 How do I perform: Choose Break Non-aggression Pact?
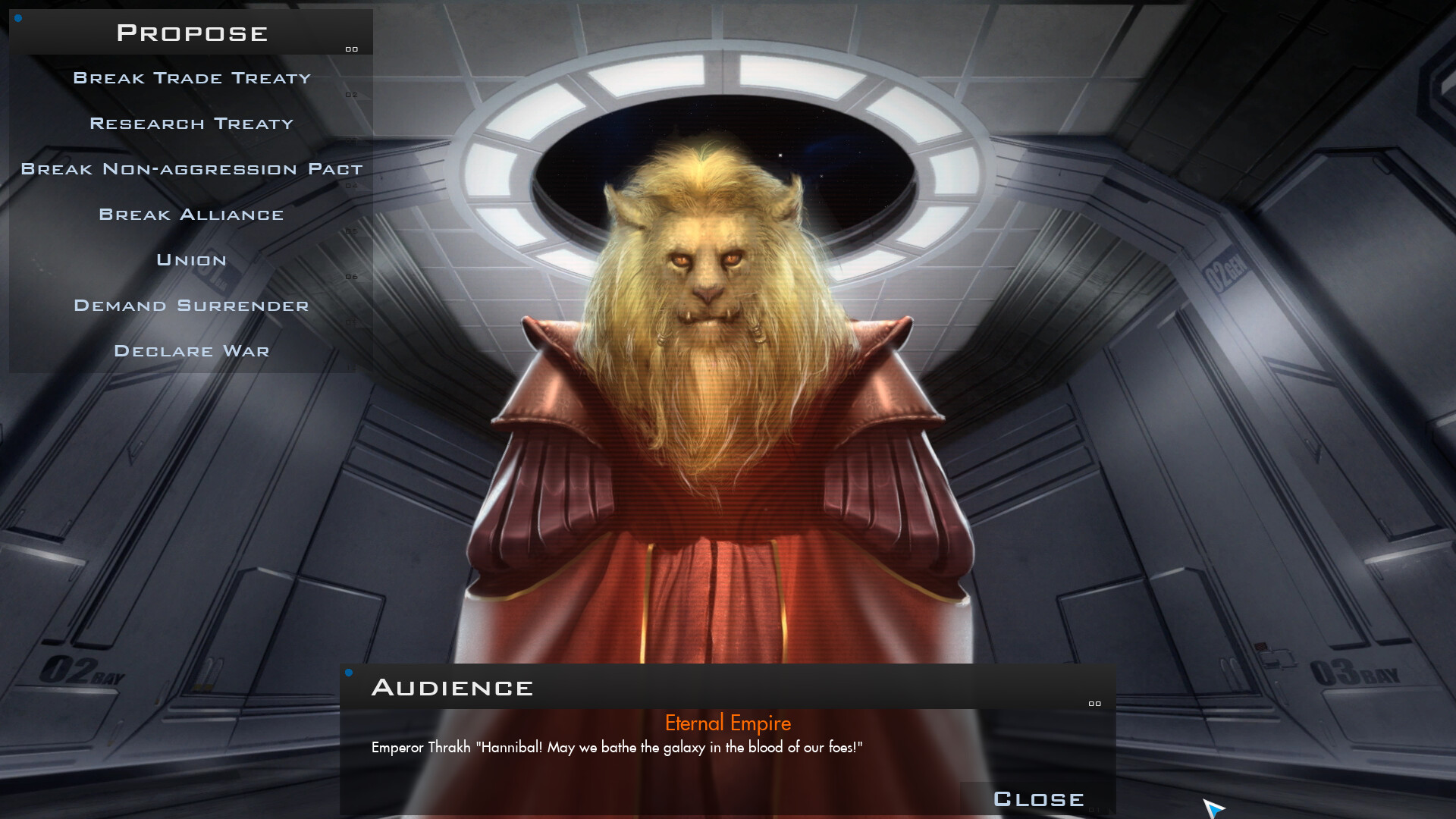click(x=191, y=169)
